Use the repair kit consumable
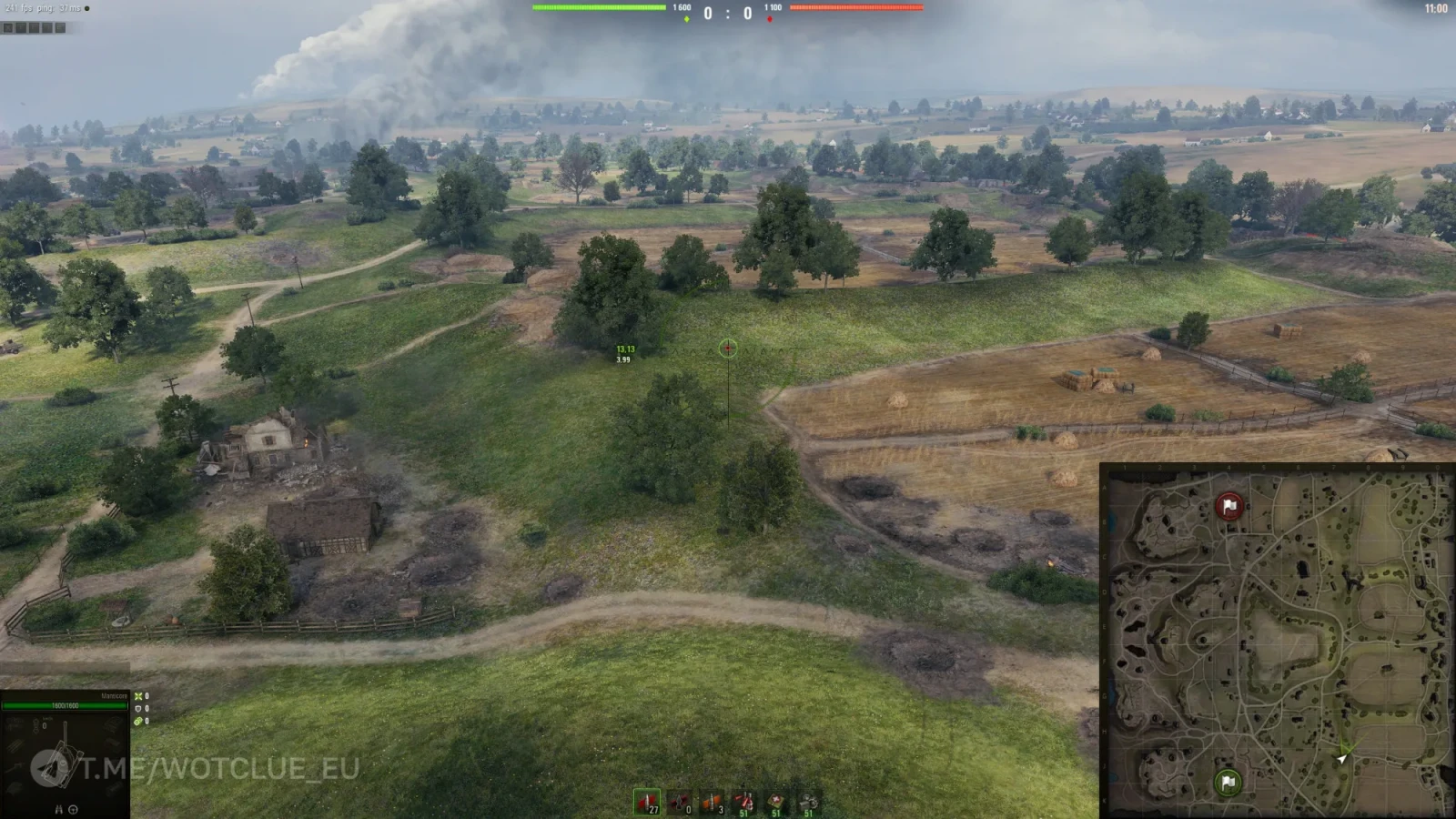Viewport: 1456px width, 819px height. 808,802
